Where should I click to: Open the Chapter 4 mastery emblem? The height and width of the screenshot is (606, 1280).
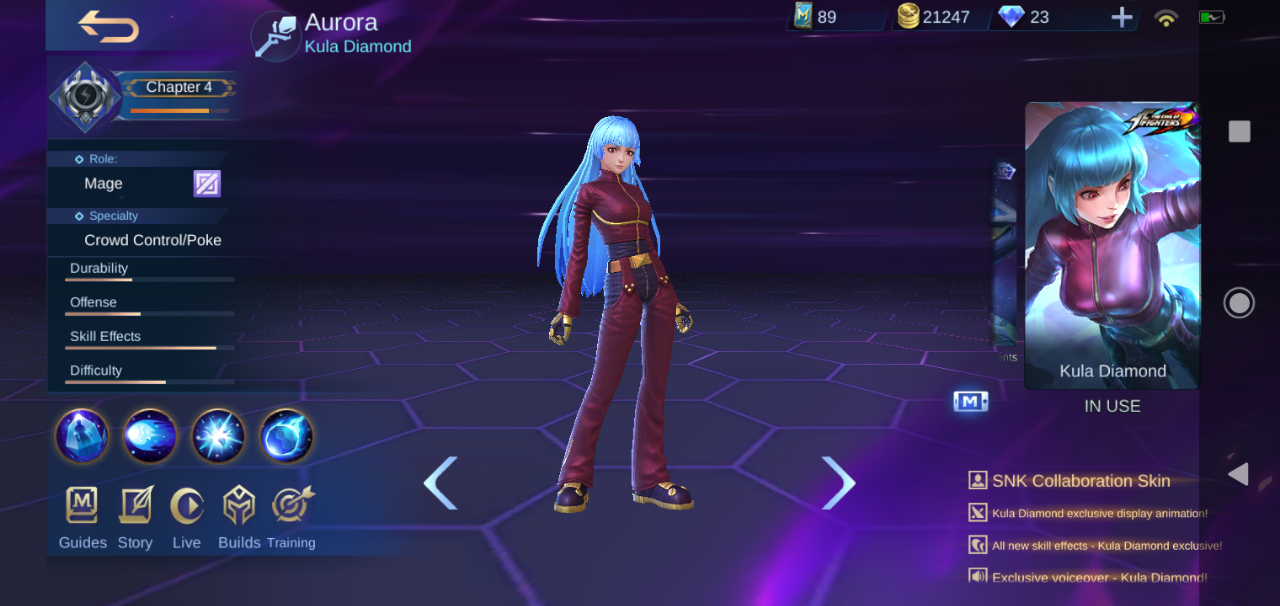tap(86, 96)
